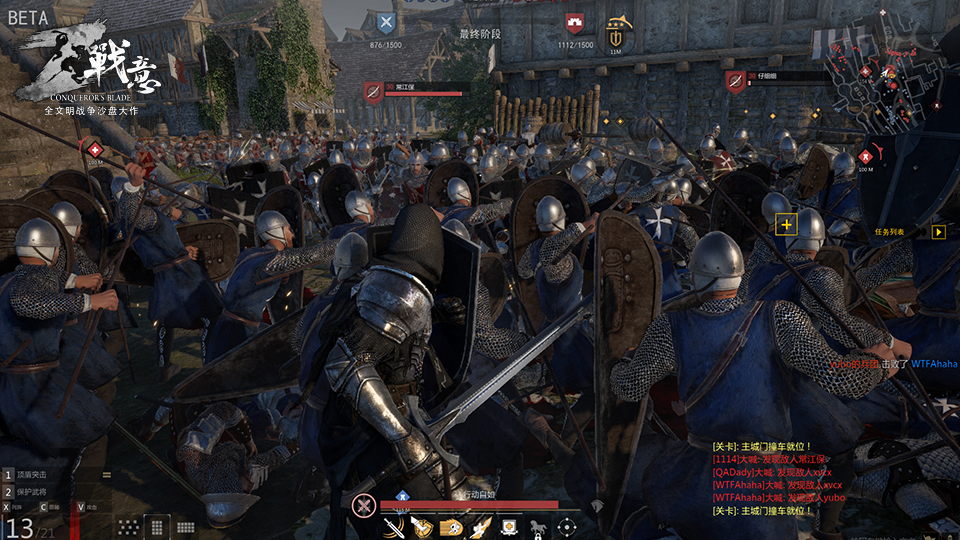The image size is (960, 540).
Task: Select the battering ram objective icon
Action: 616,28
